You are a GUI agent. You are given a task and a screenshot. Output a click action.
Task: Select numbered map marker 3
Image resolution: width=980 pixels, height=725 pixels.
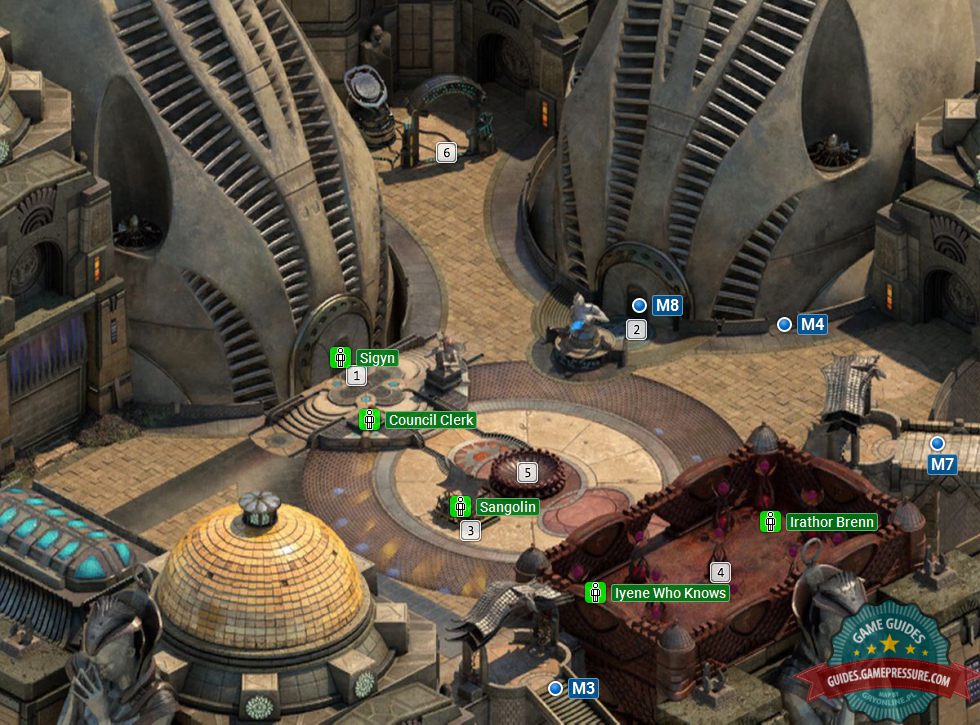tap(470, 531)
